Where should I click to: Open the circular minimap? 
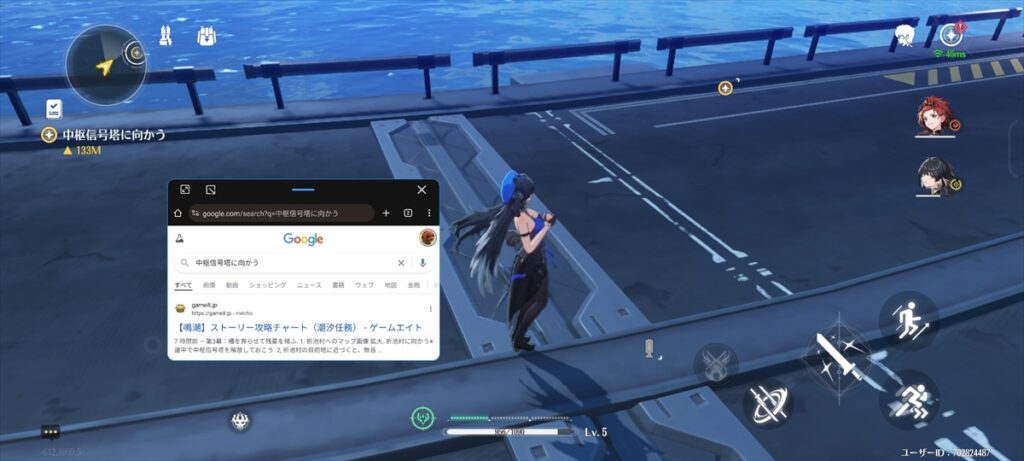coord(106,66)
